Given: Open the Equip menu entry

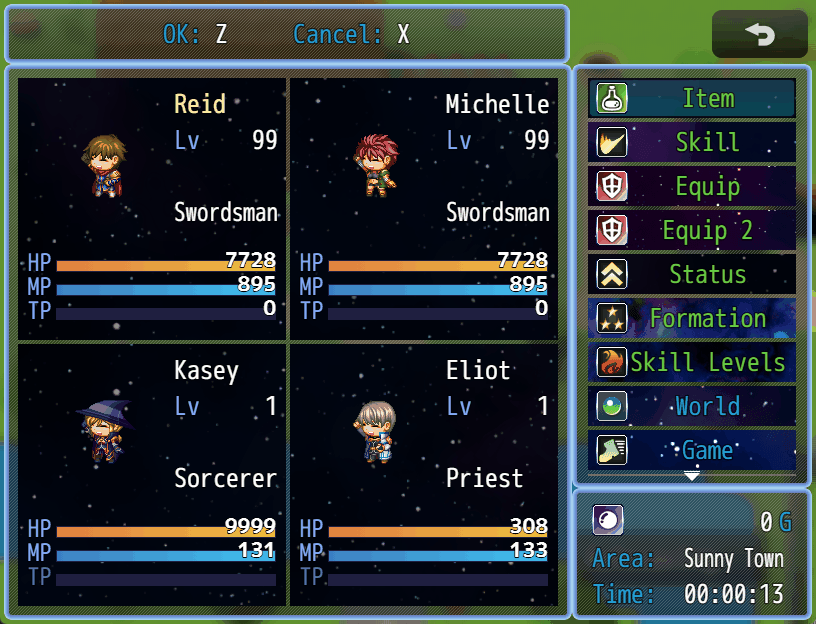Looking at the screenshot, I should pos(692,186).
